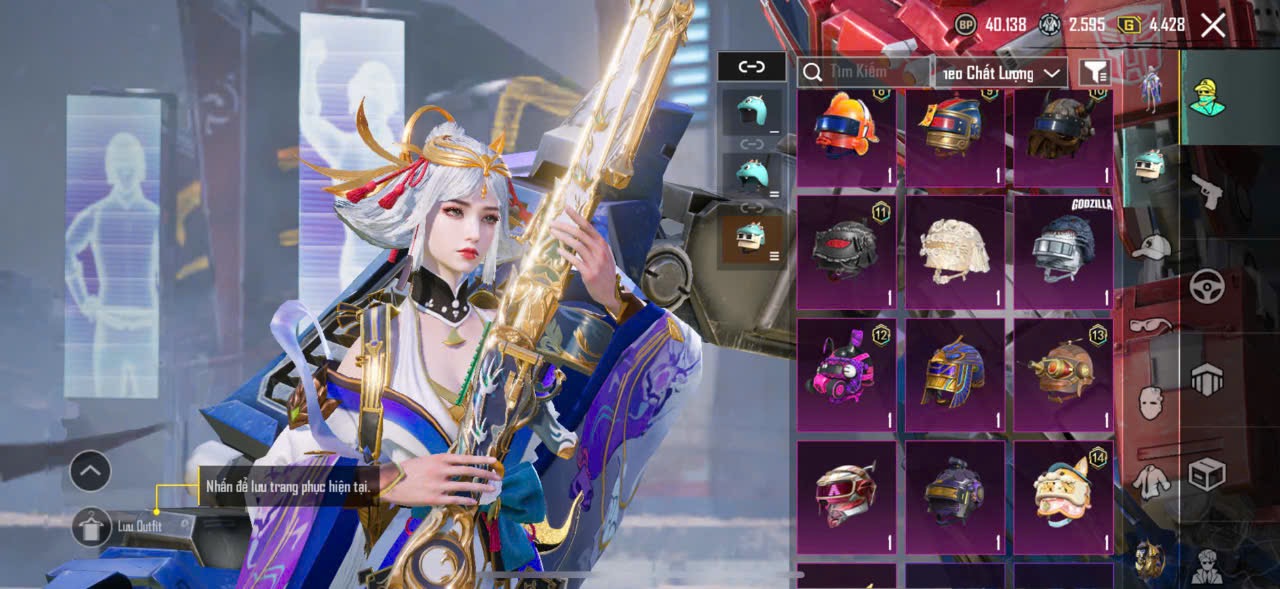This screenshot has height=589, width=1280.
Task: Open the Chất Lượng sort dropdown
Action: coord(1001,73)
